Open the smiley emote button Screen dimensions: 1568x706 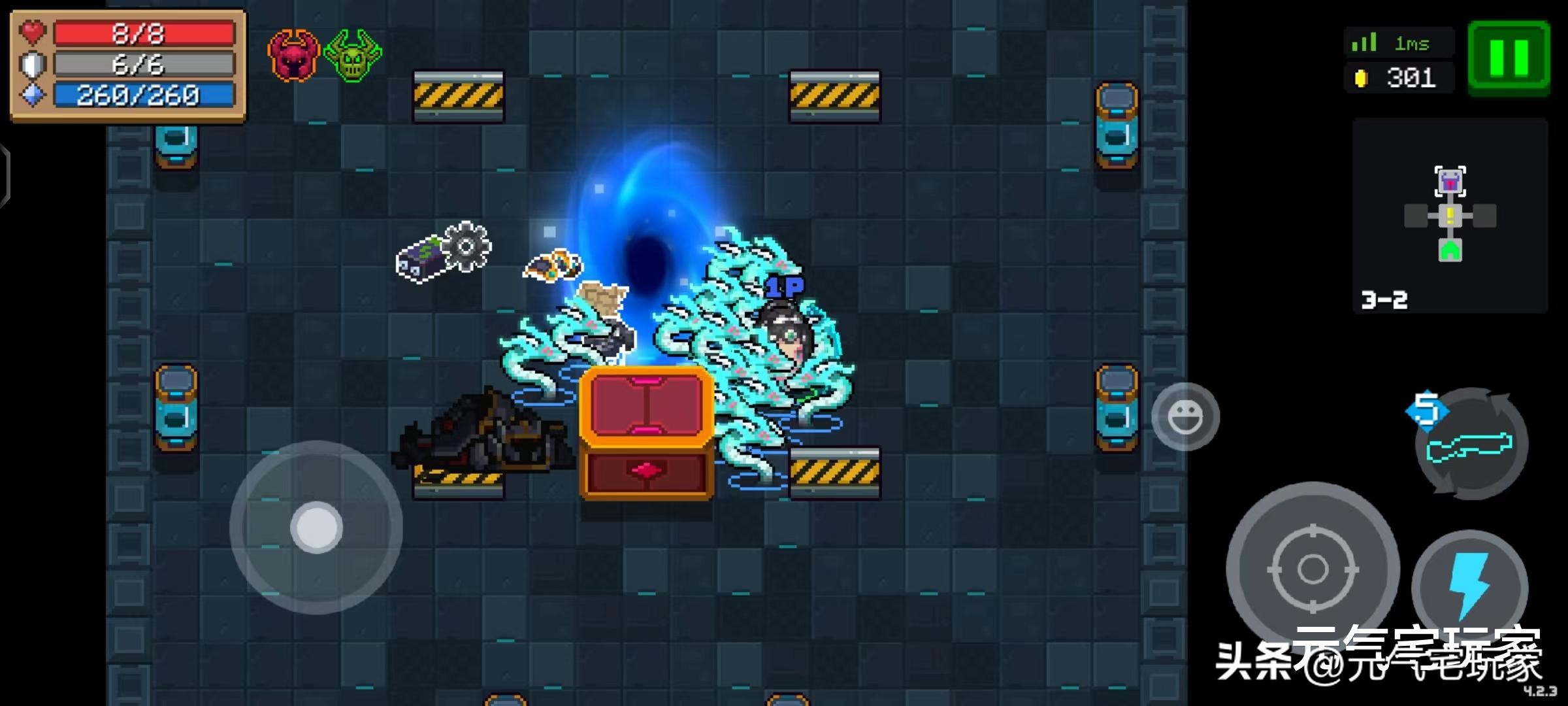click(1185, 417)
